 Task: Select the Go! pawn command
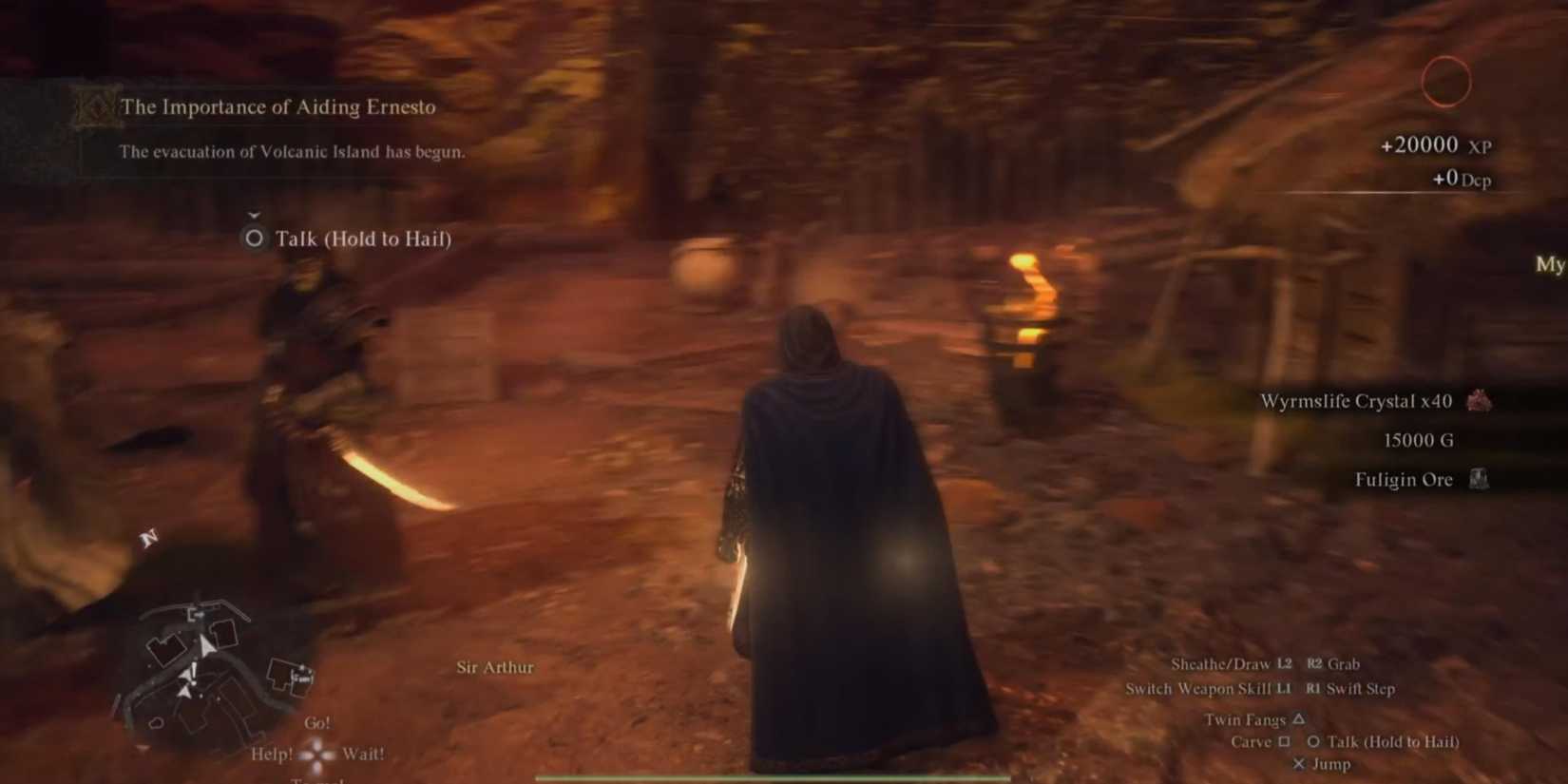(x=317, y=722)
